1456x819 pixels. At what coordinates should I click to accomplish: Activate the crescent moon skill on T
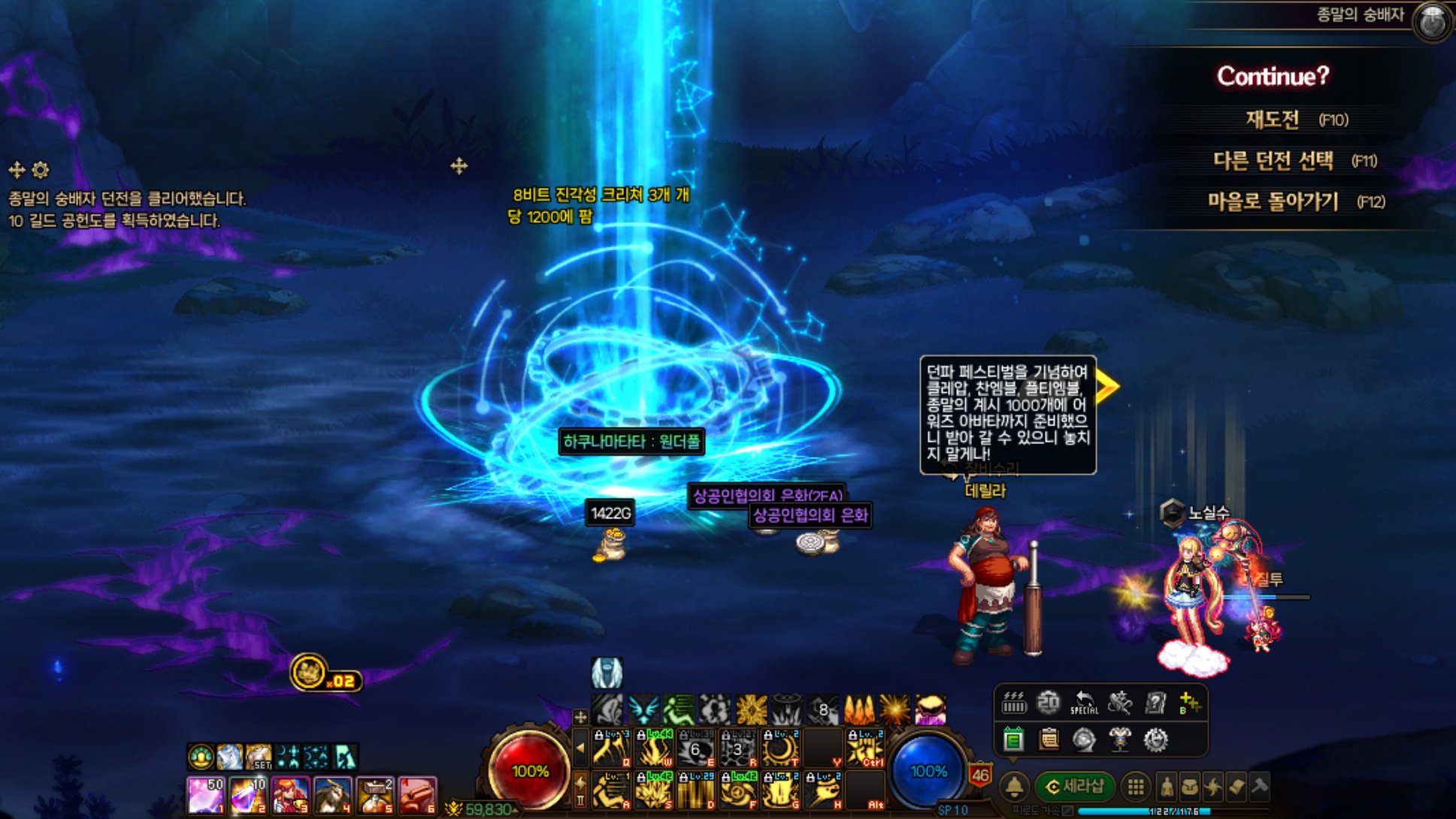(780, 748)
